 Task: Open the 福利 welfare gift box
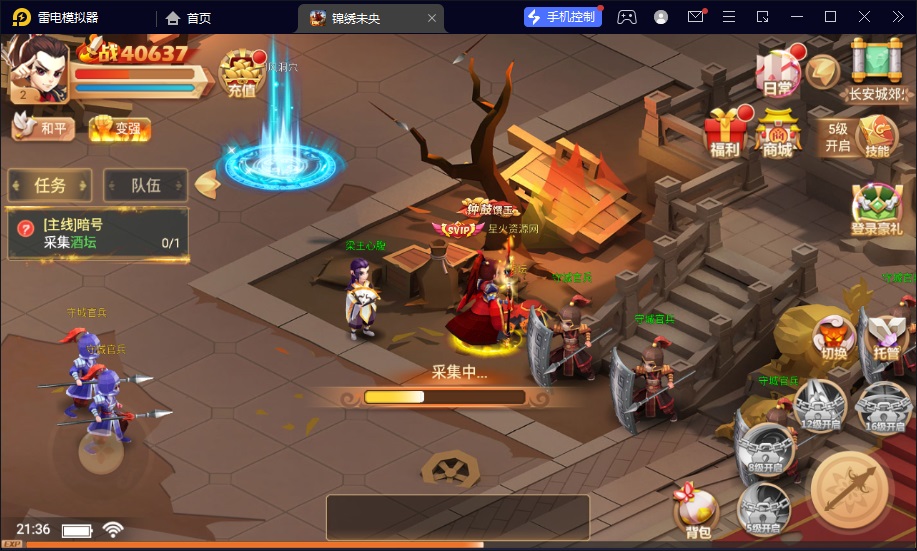pyautogui.click(x=725, y=133)
